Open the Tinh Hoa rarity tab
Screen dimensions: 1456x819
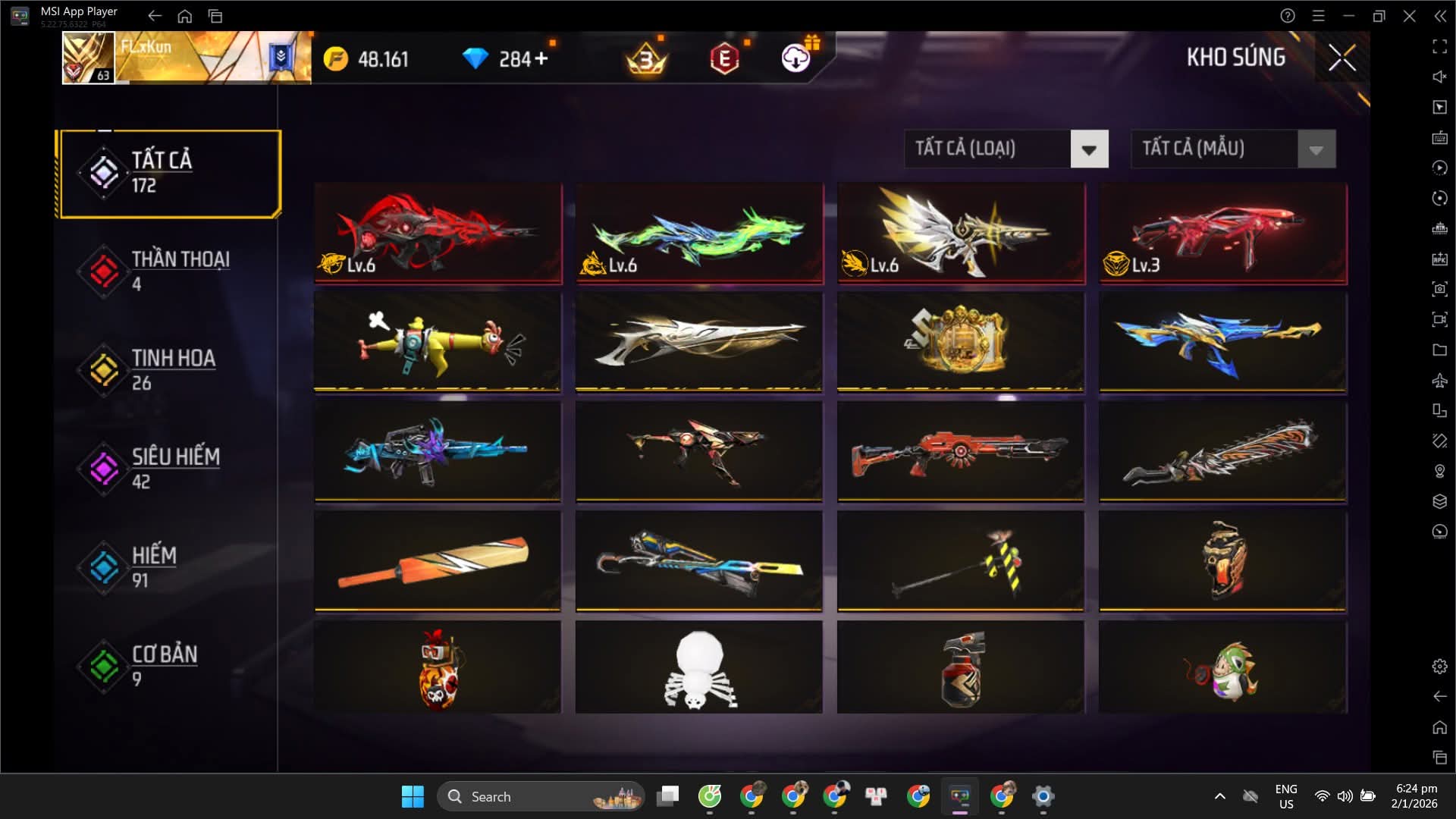tap(170, 370)
